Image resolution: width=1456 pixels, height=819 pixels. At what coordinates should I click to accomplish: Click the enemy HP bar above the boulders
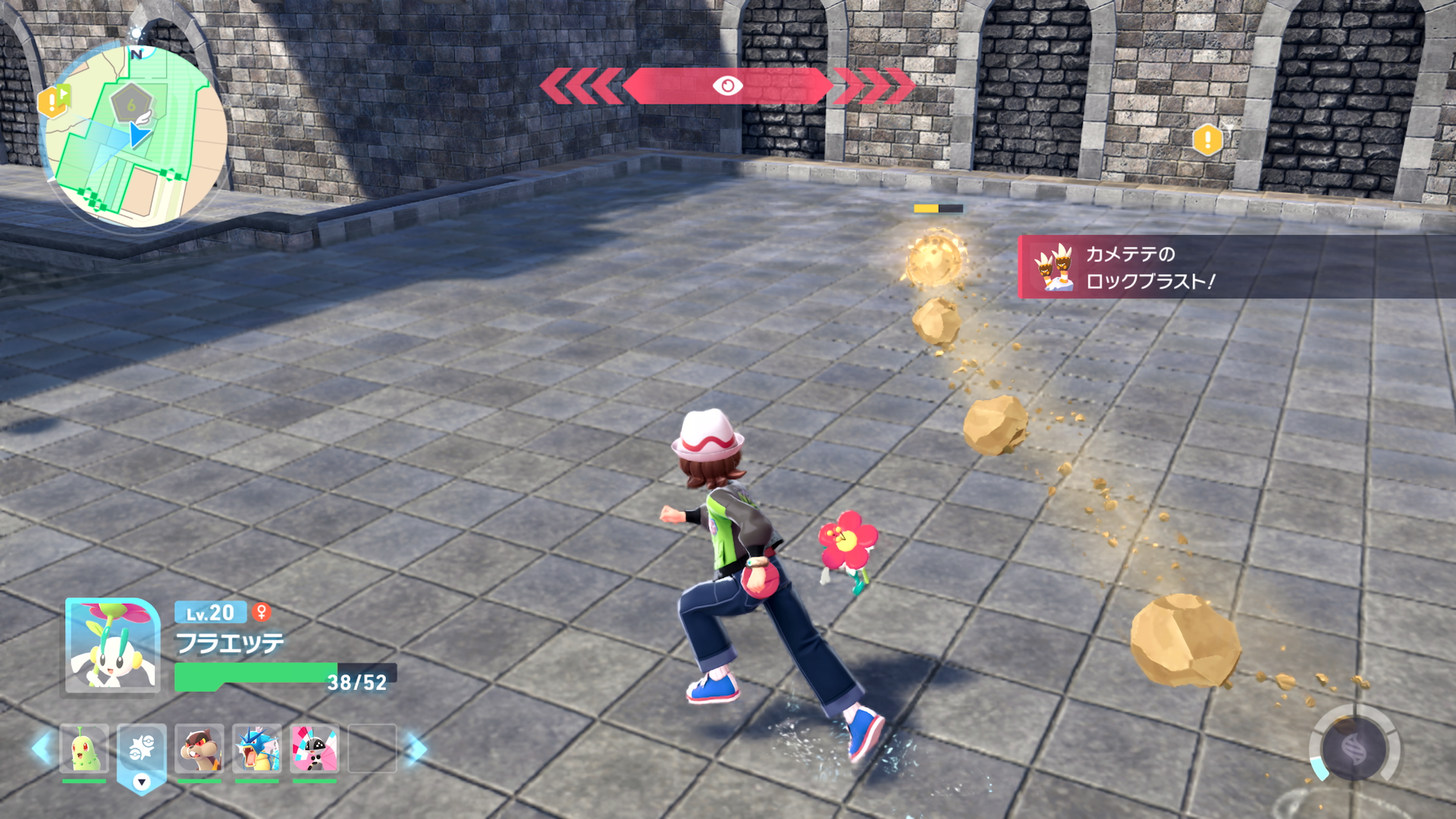coord(940,207)
